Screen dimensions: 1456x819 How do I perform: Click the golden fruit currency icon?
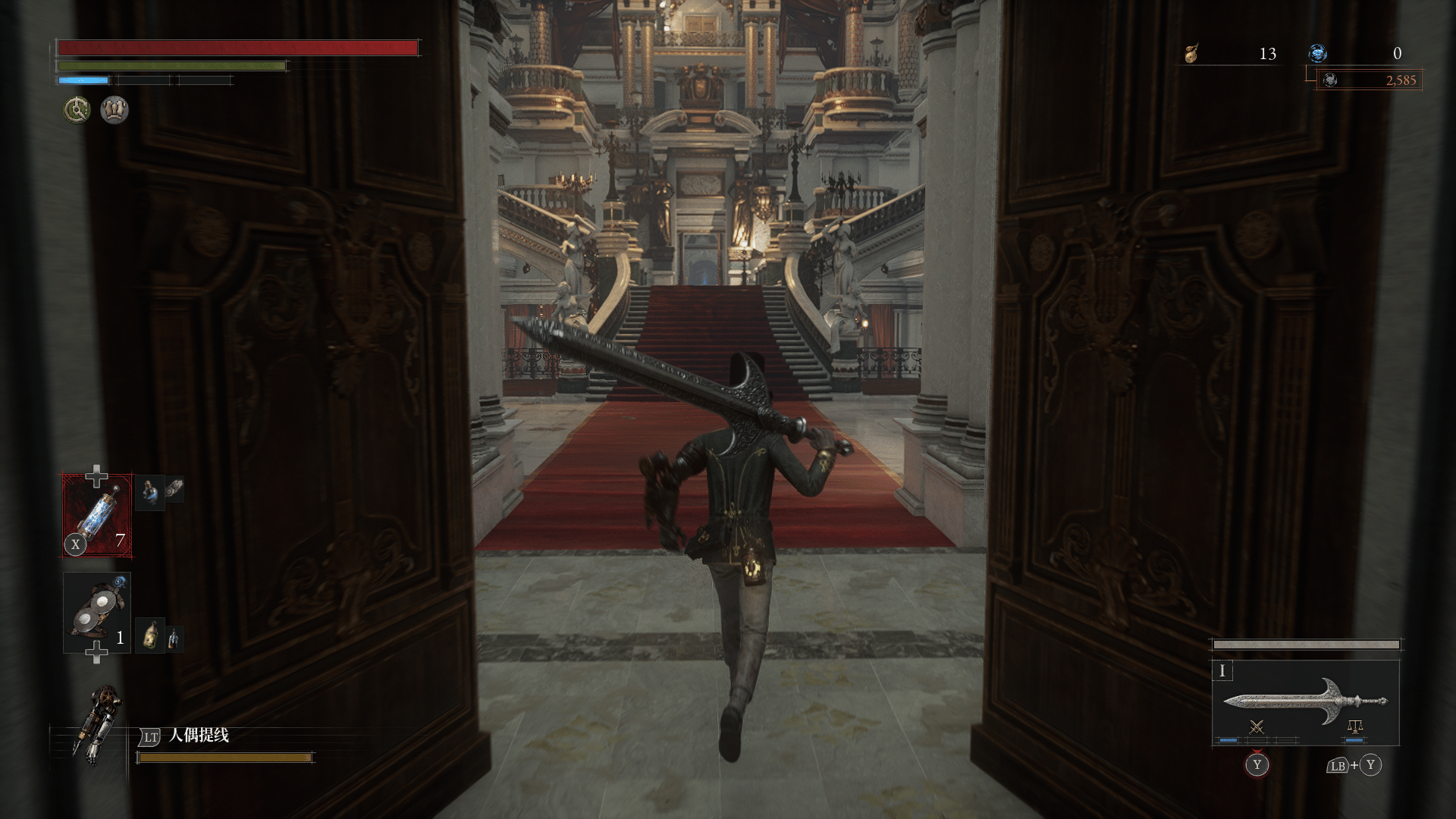(x=1191, y=54)
